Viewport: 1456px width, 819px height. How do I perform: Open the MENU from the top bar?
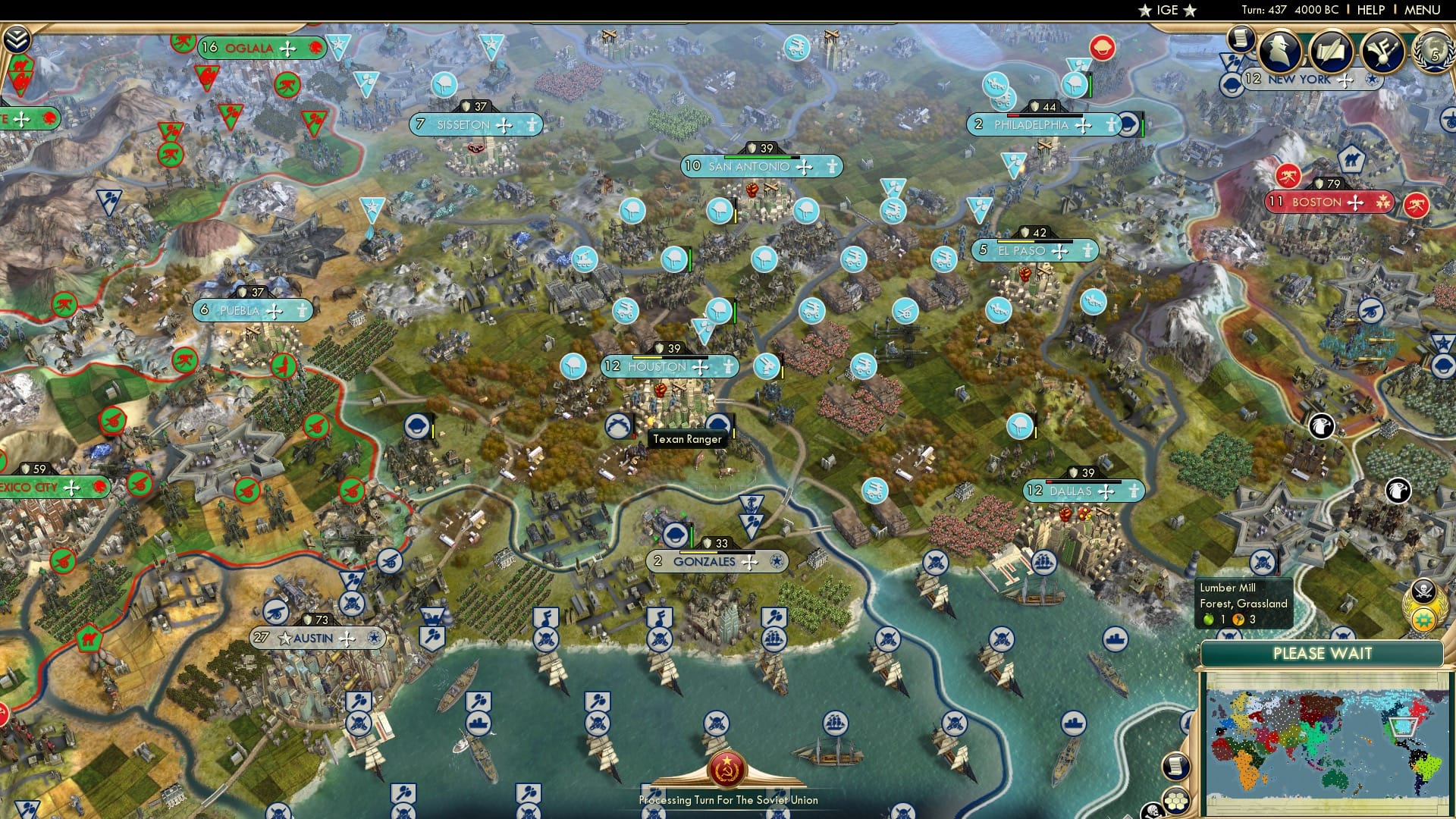[1423, 9]
